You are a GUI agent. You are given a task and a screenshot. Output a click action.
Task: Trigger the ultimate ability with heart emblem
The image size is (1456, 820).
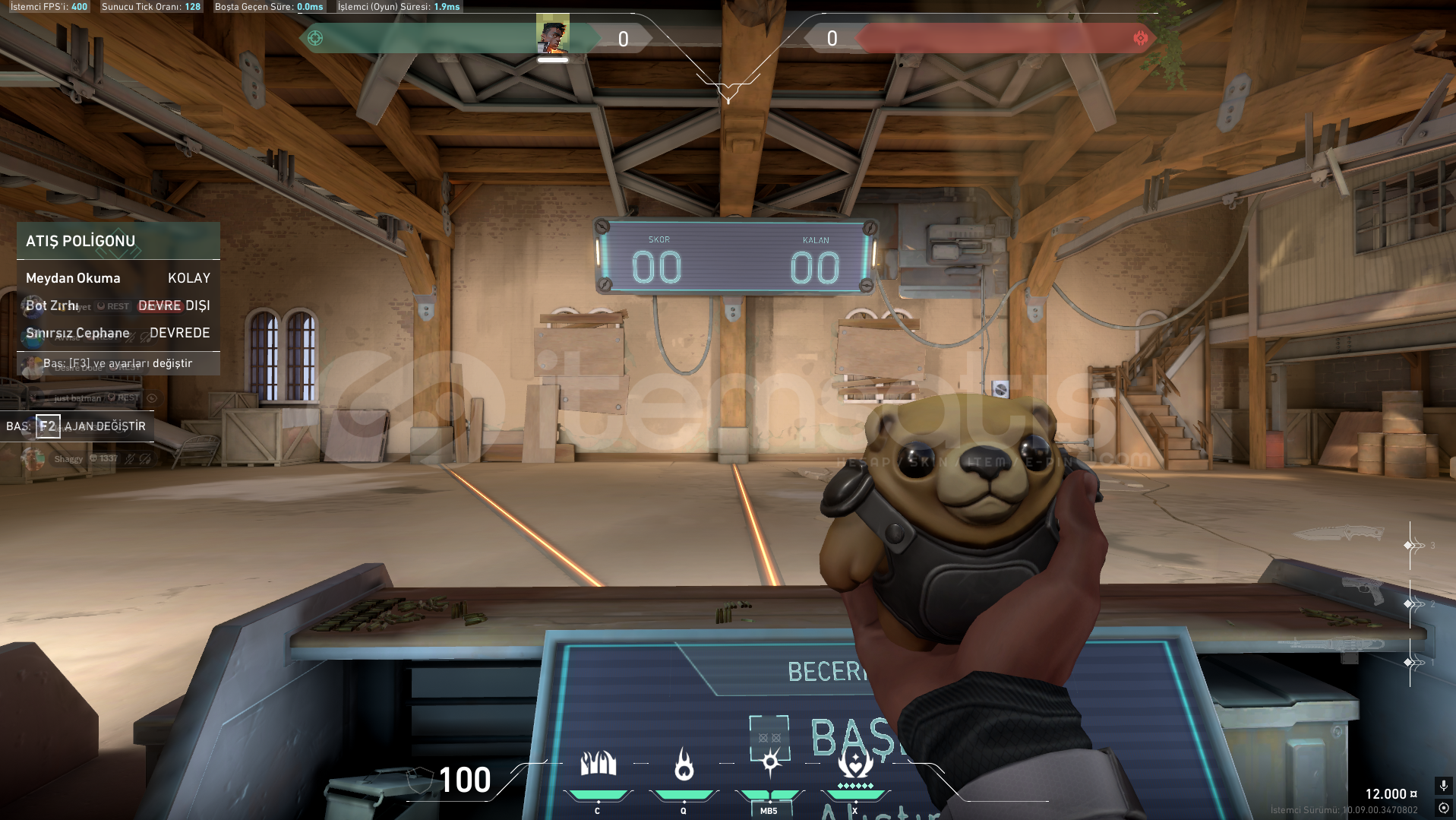coord(855,763)
